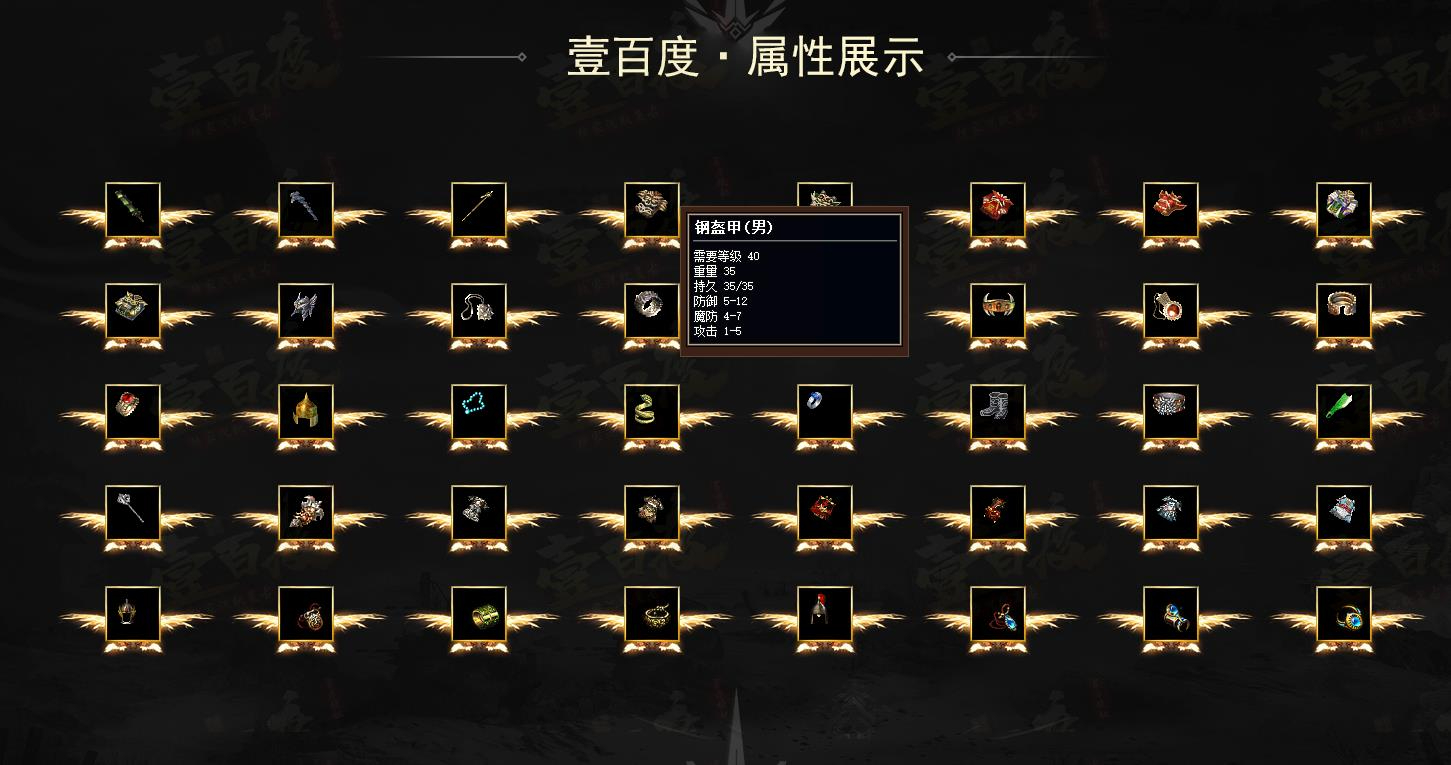
Task: Click the silver winged helmet icon
Action: coord(305,312)
